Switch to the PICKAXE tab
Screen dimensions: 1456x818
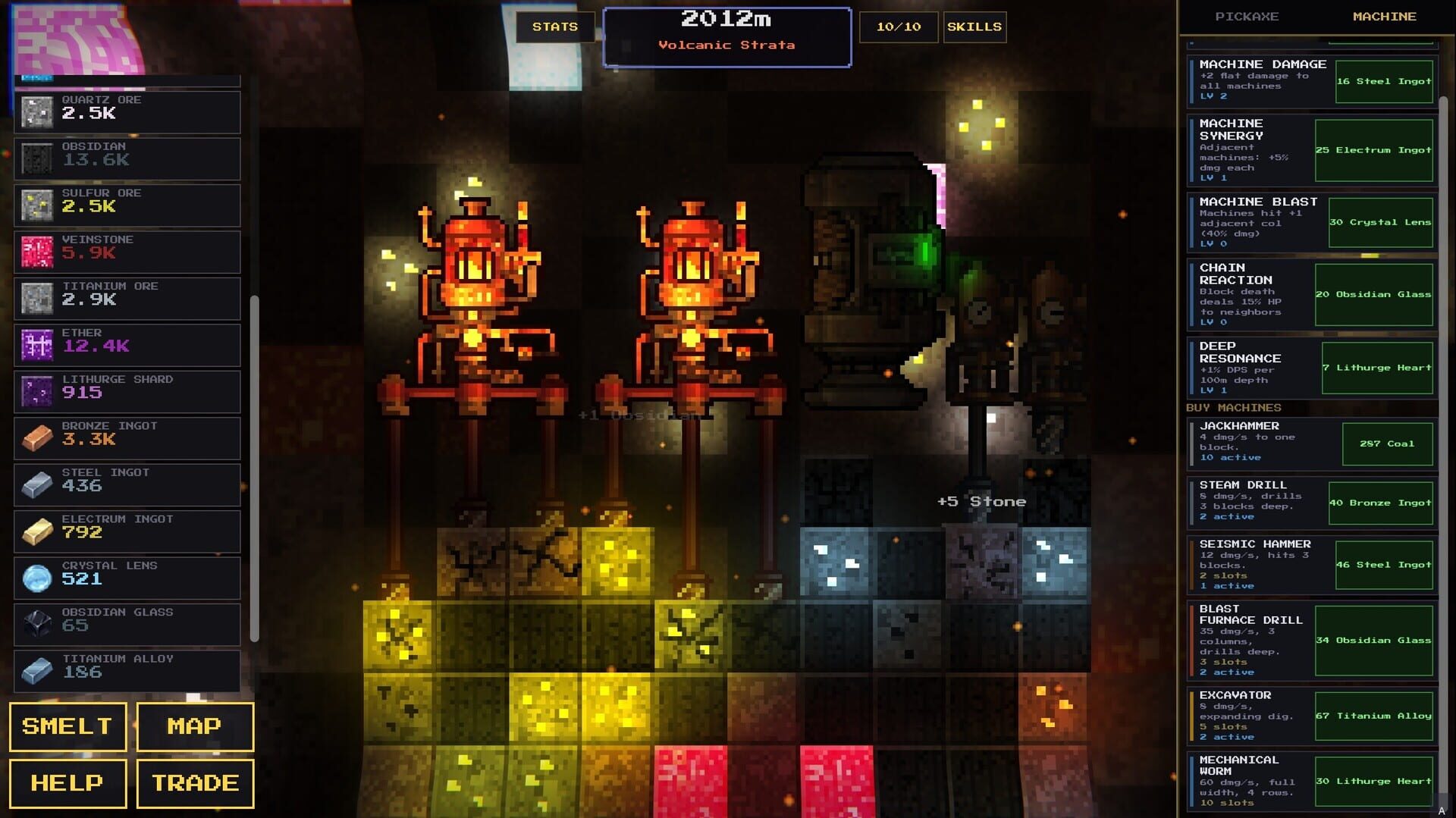(1247, 16)
